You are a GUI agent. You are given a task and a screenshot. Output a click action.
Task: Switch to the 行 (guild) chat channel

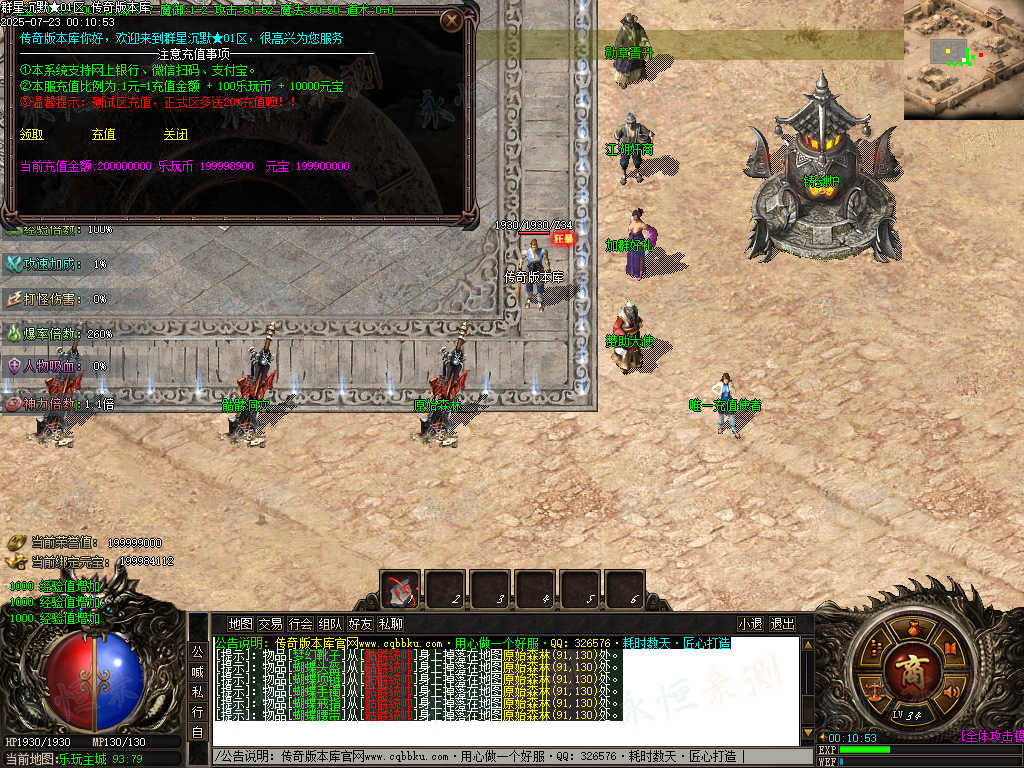point(197,712)
